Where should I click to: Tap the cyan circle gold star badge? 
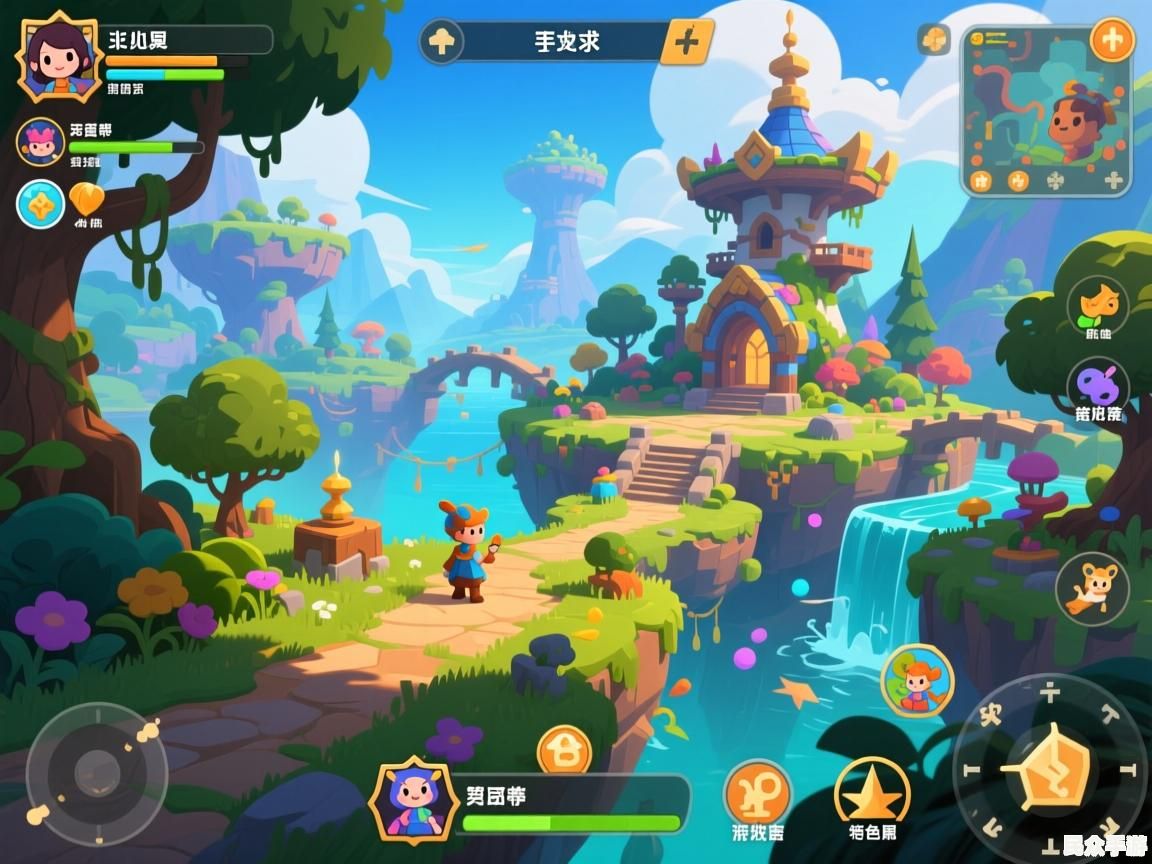(x=40, y=203)
